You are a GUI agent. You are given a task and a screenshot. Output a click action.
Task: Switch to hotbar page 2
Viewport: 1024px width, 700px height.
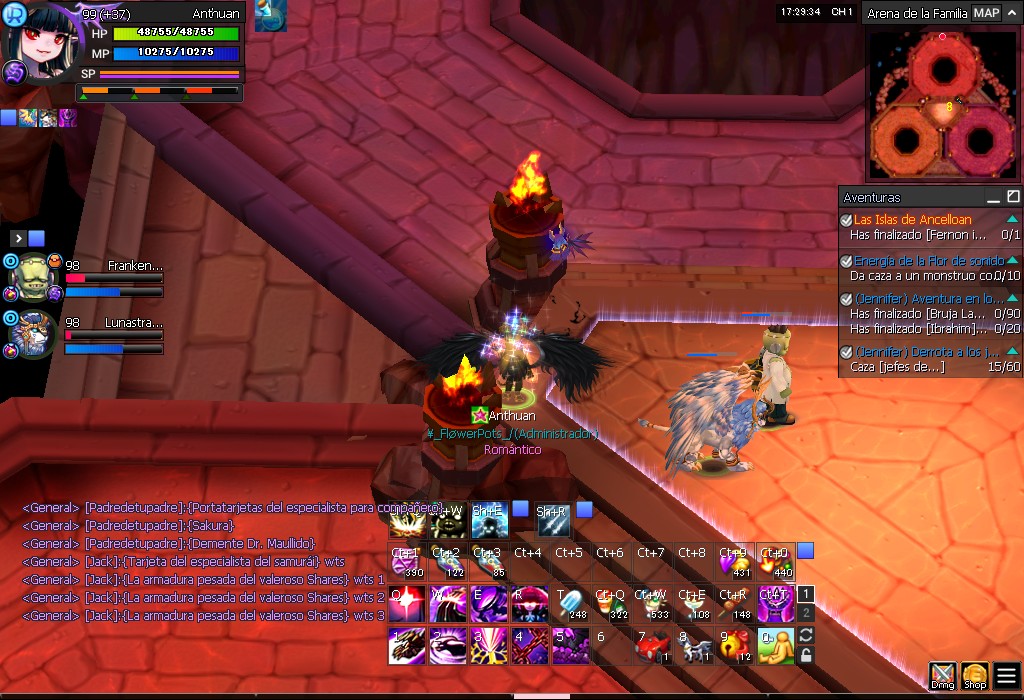(806, 612)
